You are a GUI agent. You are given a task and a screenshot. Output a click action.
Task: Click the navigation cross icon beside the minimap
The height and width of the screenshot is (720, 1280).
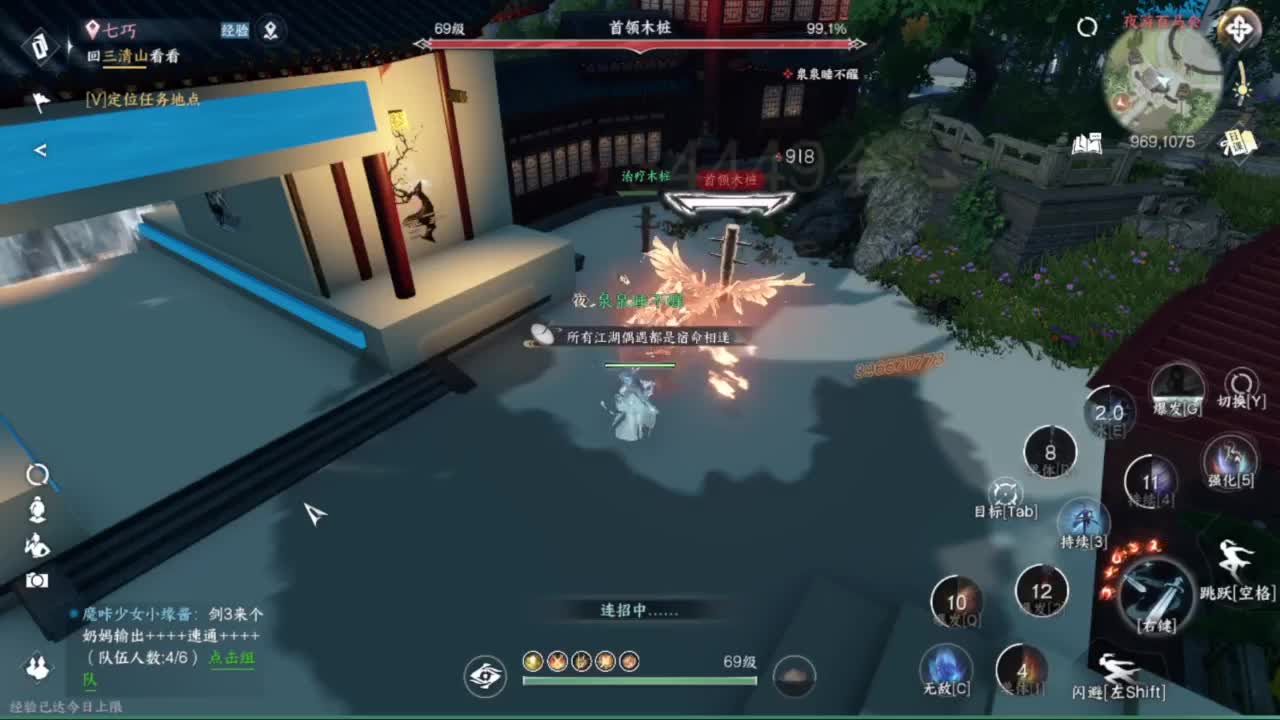click(x=1239, y=28)
